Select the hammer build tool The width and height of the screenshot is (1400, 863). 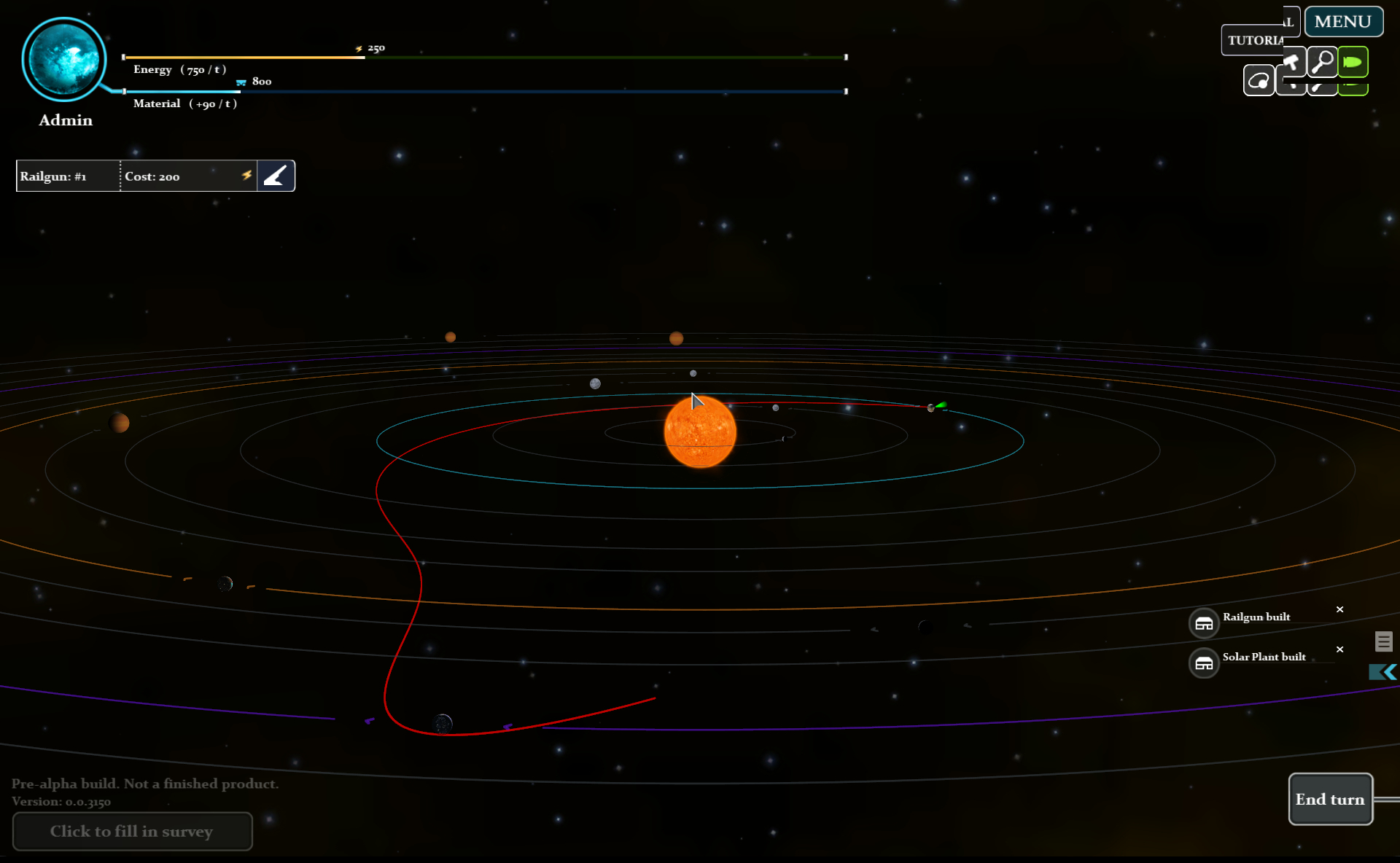[1293, 61]
